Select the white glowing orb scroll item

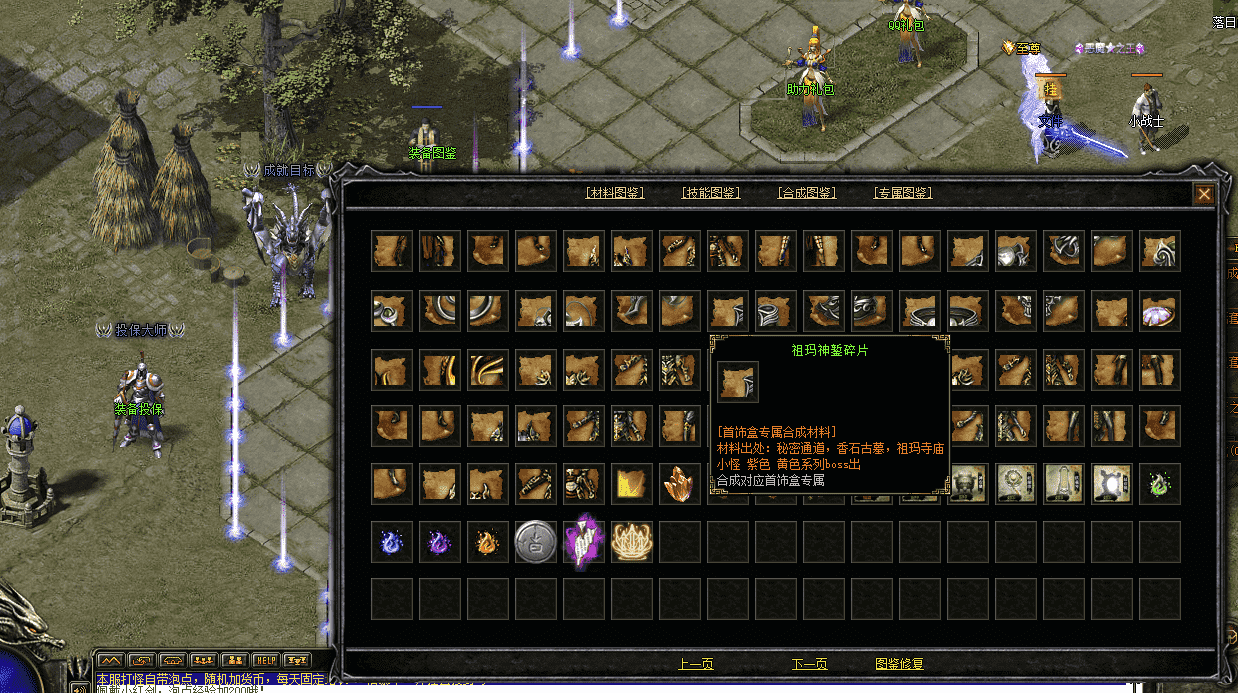pos(1111,484)
